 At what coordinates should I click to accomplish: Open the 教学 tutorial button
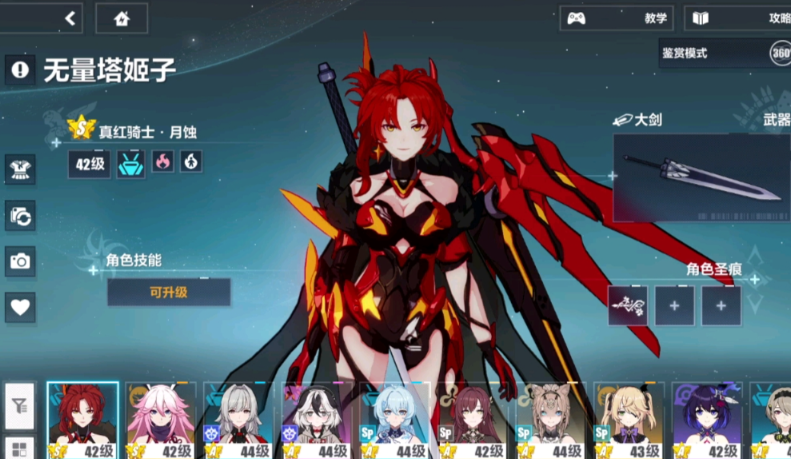tap(615, 18)
